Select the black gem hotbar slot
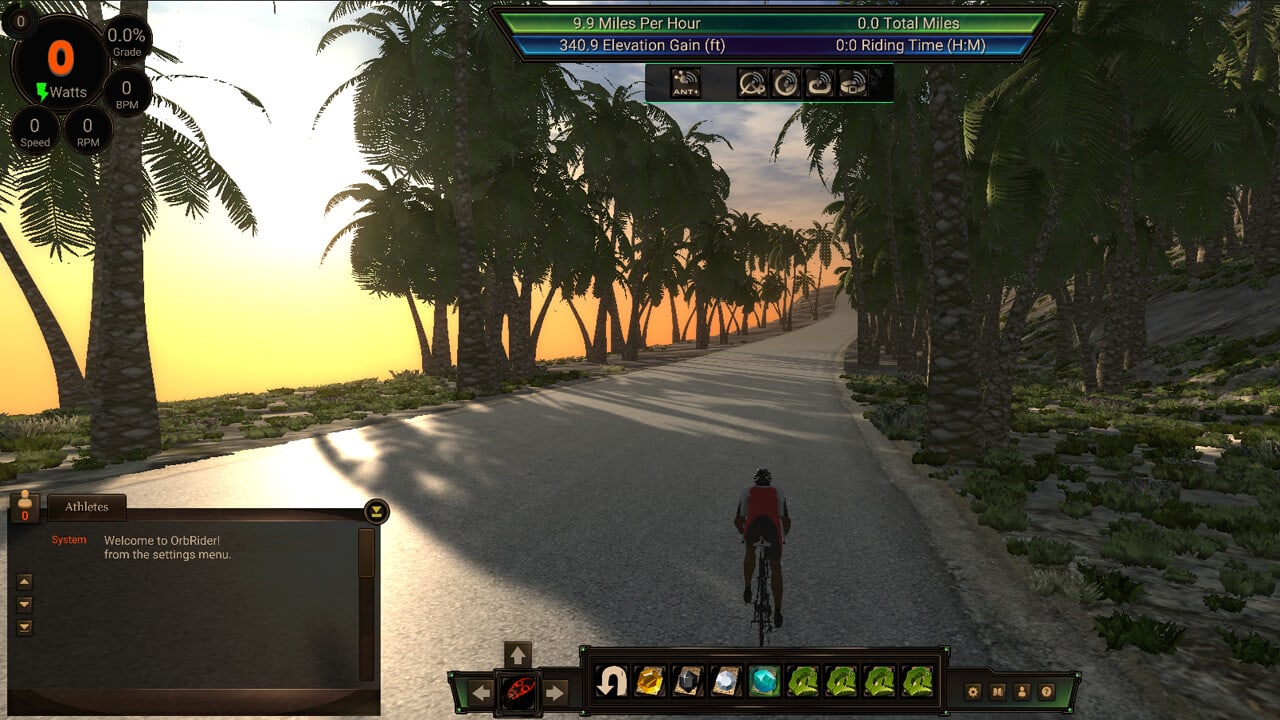 687,682
